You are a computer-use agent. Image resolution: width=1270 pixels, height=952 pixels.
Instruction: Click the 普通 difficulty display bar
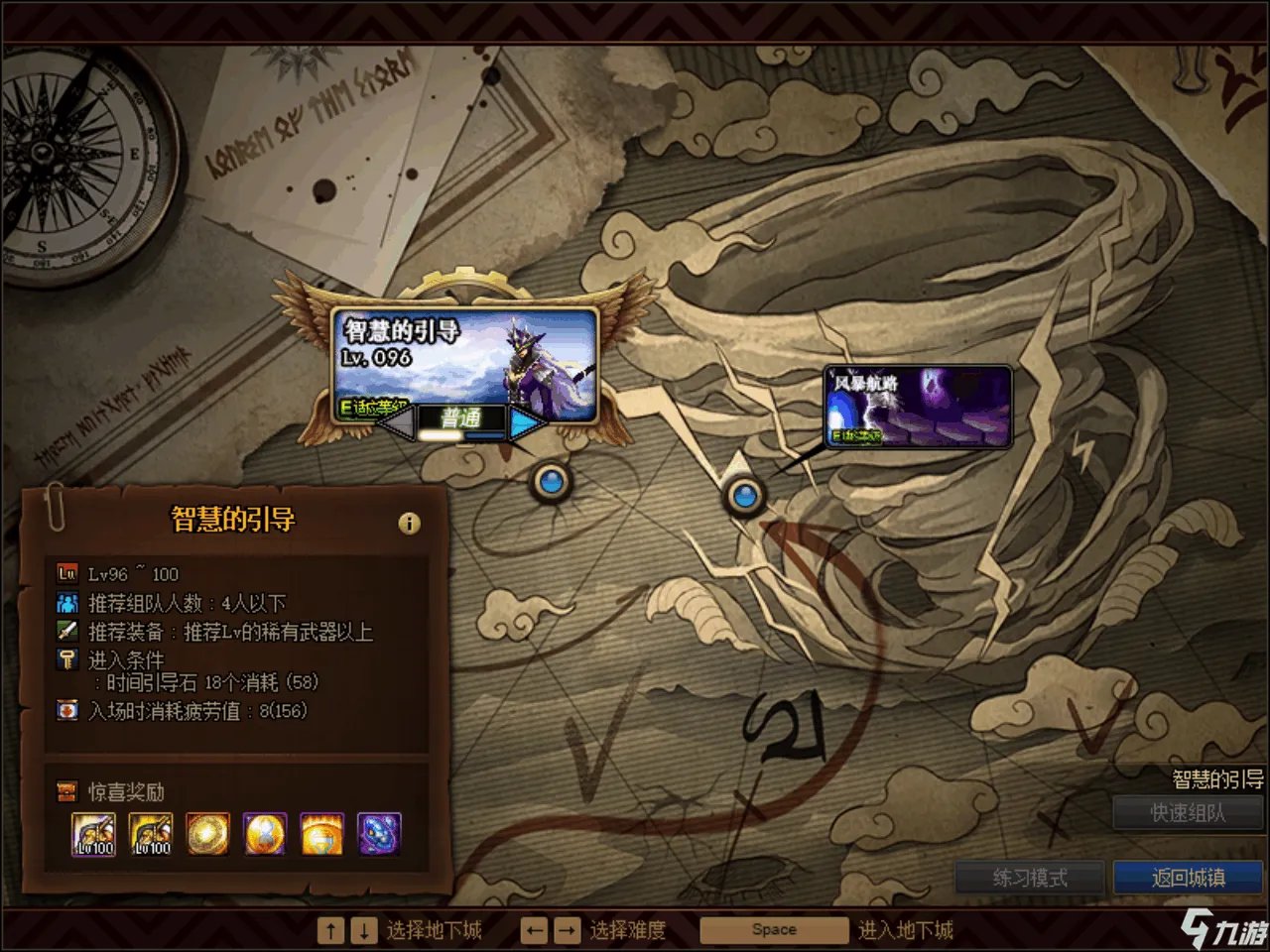(463, 416)
